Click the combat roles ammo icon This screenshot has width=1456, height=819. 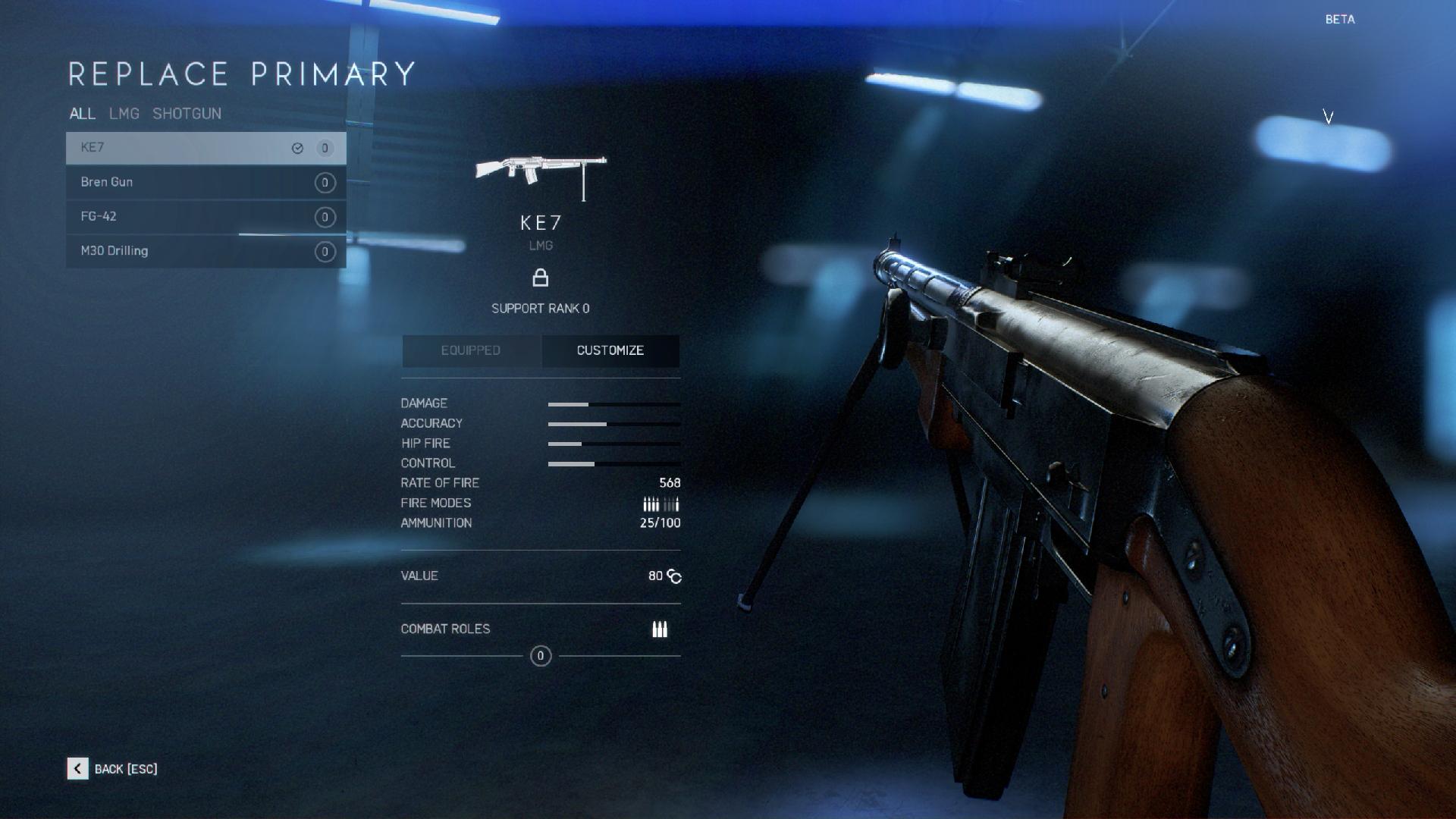[x=660, y=629]
